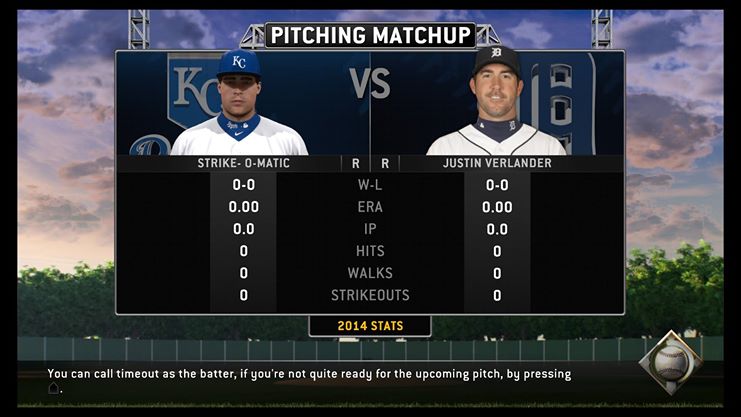Select the 2014 Stats label
Screen dimensions: 741x417
pyautogui.click(x=370, y=326)
